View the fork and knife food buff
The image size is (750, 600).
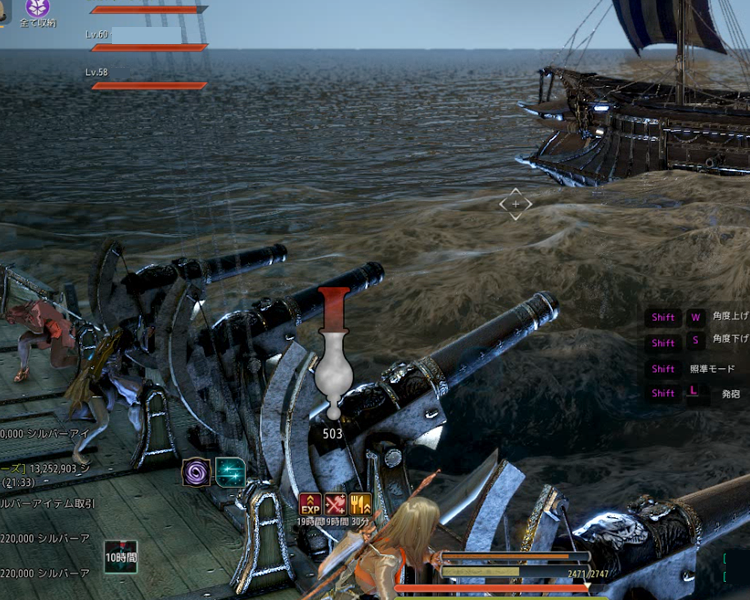[x=361, y=505]
